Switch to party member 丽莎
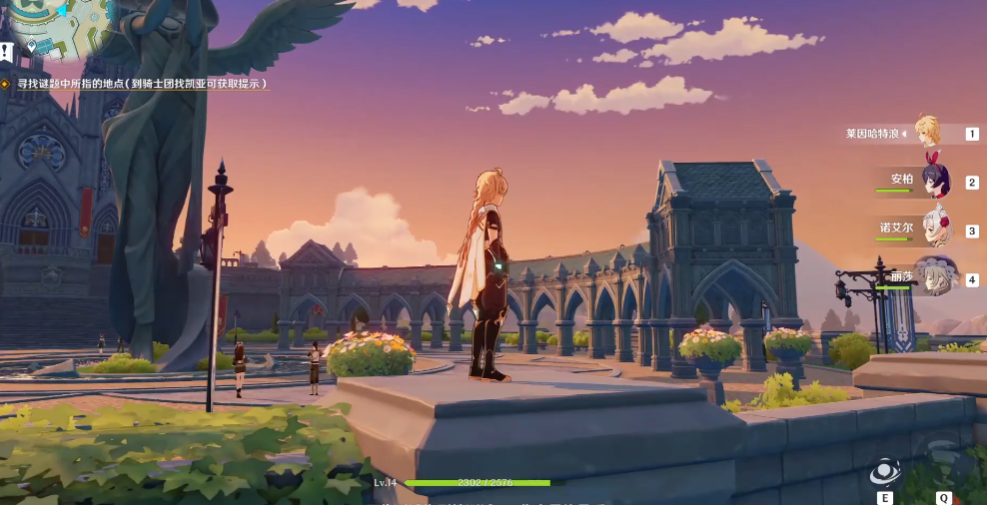This screenshot has width=987, height=505. tap(937, 277)
